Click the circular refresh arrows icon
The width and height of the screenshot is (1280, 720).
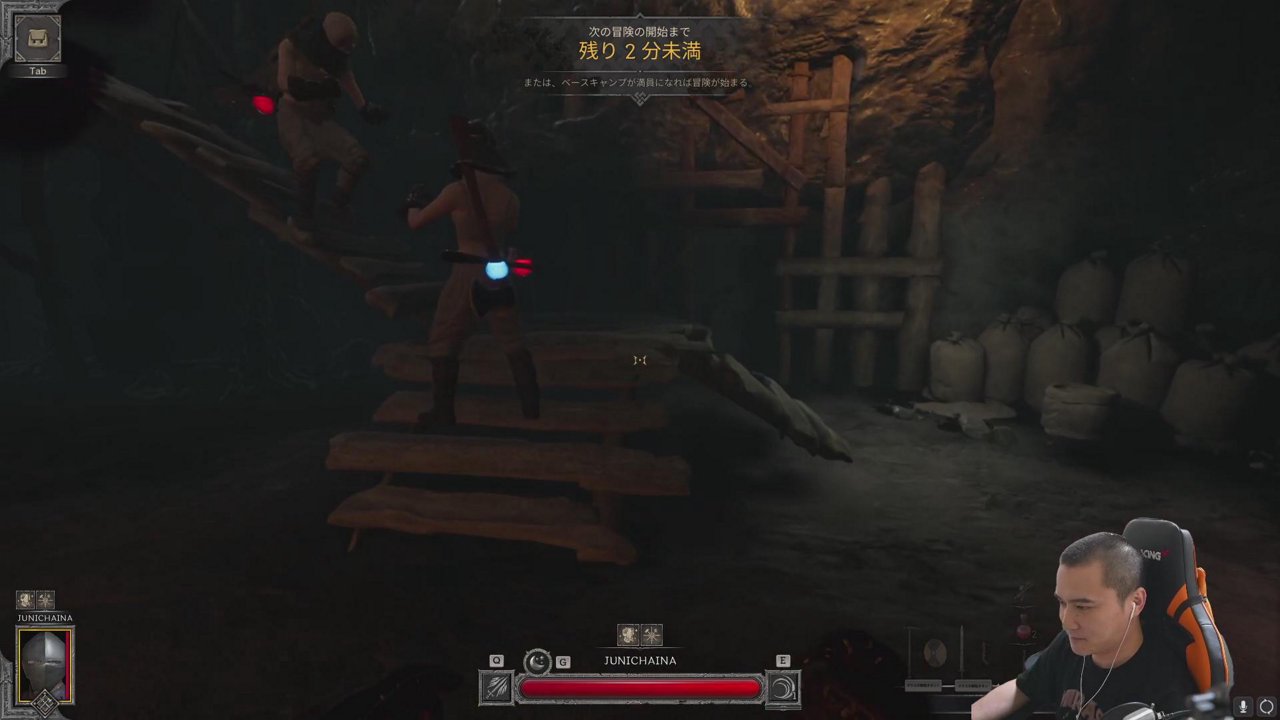(x=1266, y=707)
